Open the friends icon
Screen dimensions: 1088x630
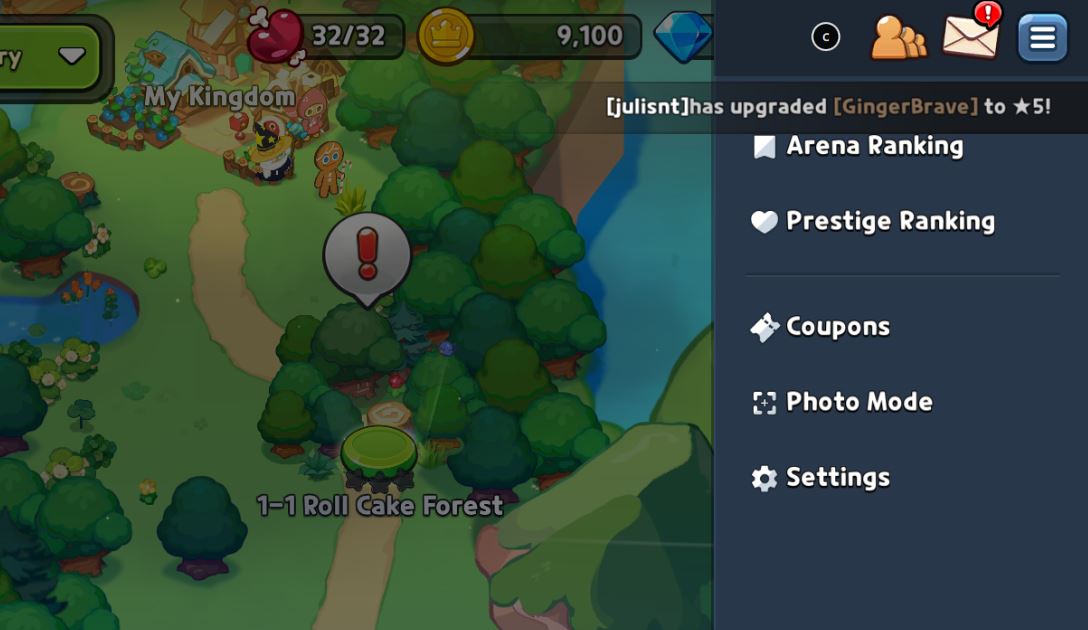click(897, 38)
